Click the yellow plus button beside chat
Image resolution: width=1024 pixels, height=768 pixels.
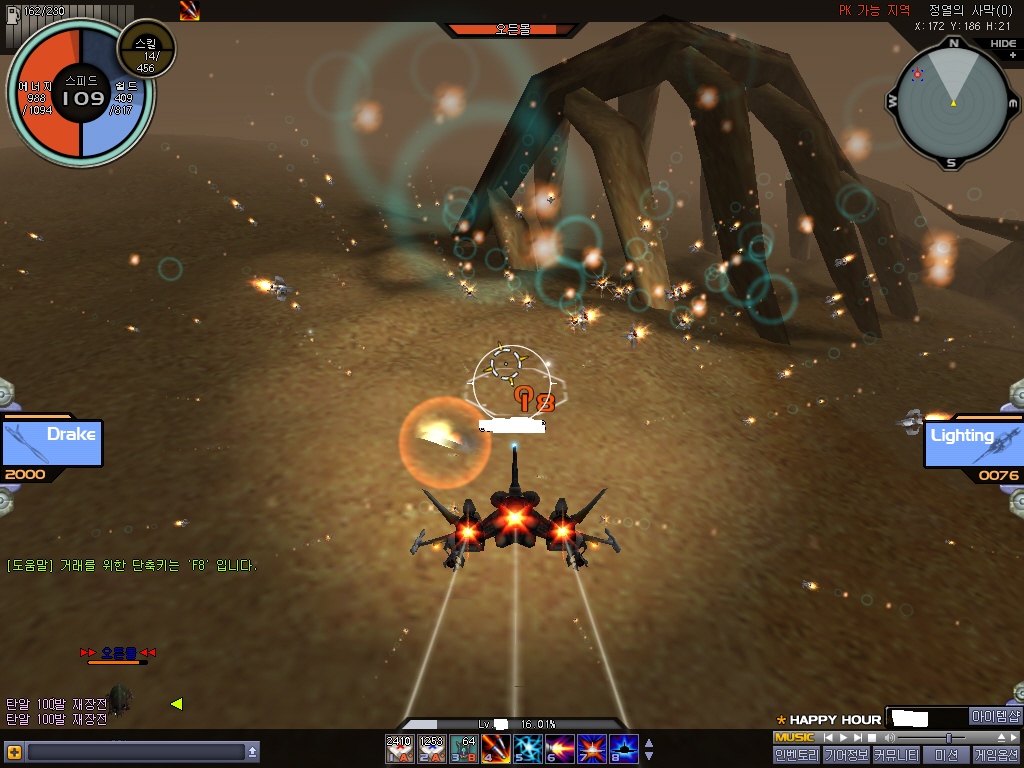(x=14, y=752)
